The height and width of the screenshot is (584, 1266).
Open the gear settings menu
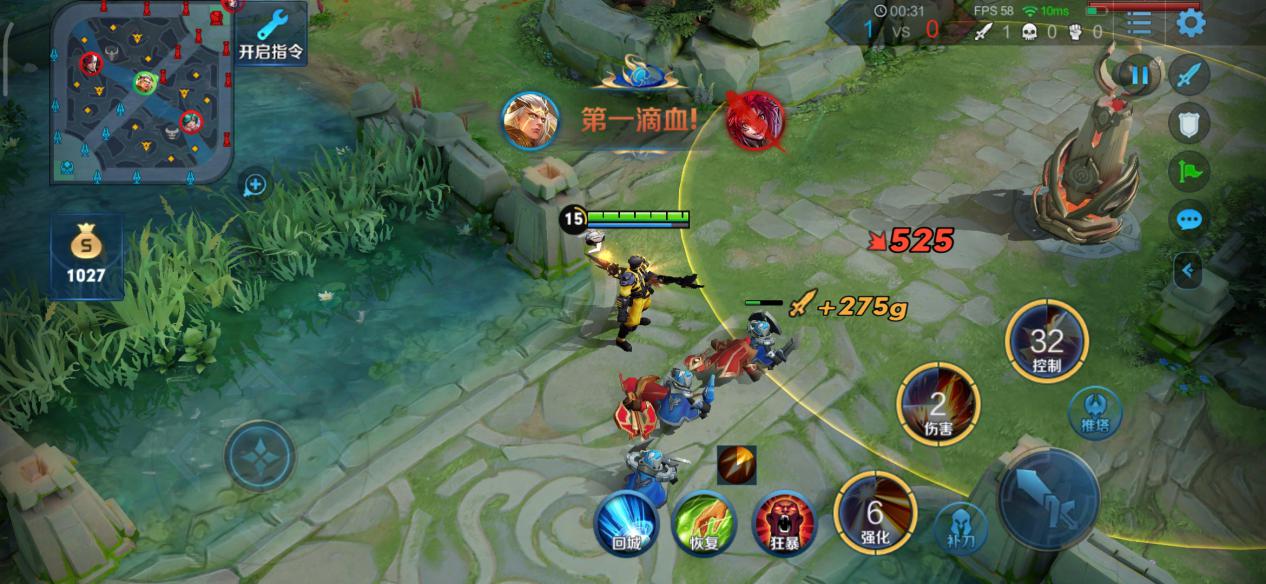[x=1190, y=23]
